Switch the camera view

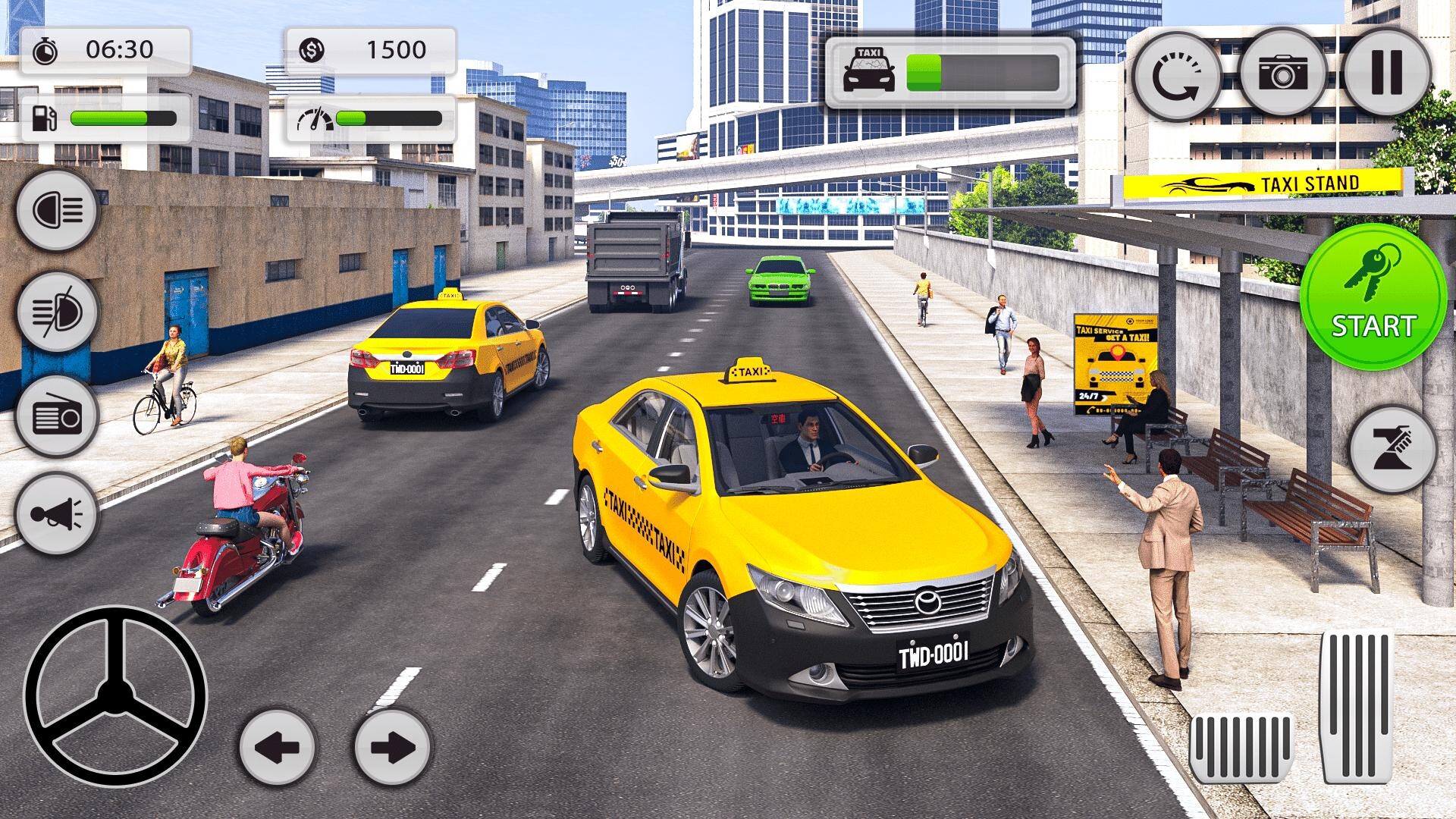[x=1283, y=74]
